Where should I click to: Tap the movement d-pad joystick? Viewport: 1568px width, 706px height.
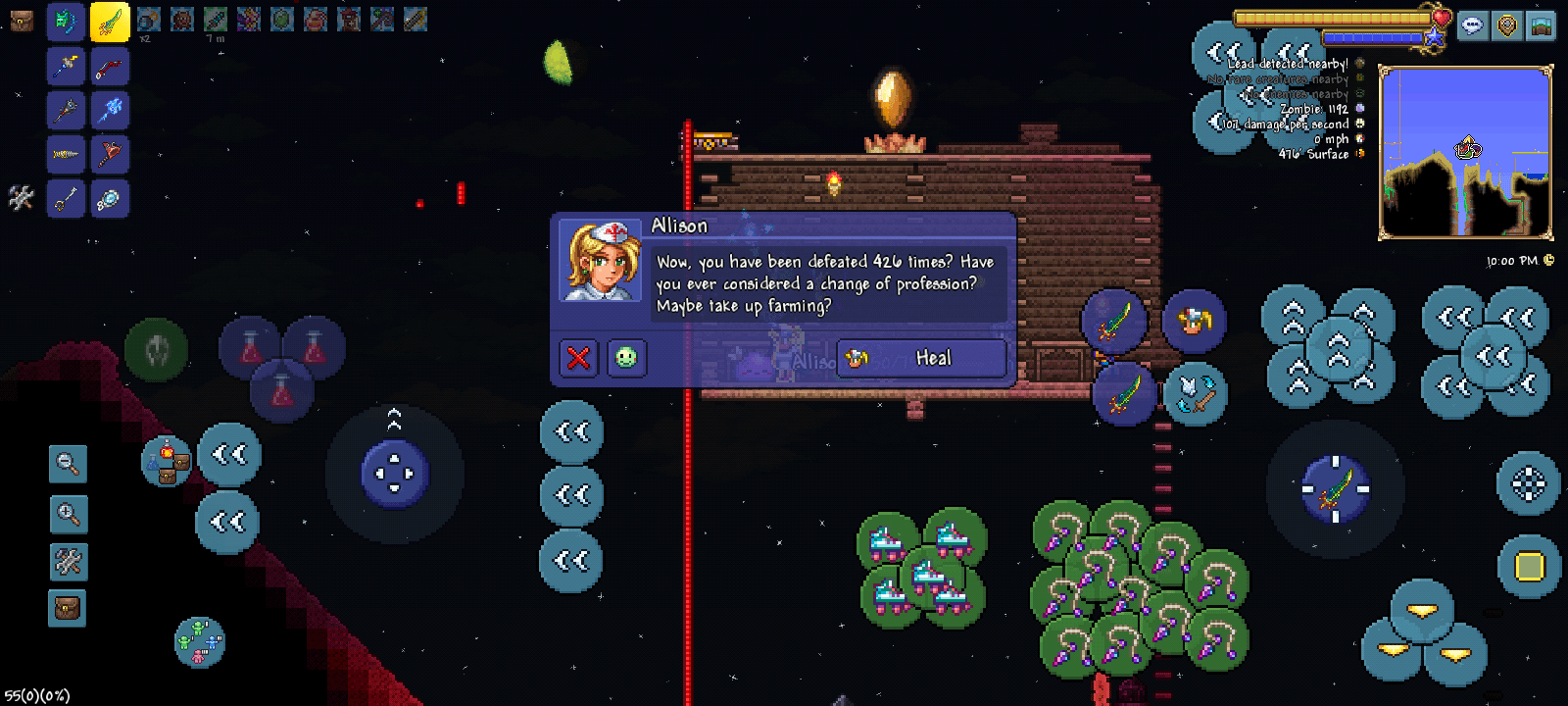click(x=394, y=474)
